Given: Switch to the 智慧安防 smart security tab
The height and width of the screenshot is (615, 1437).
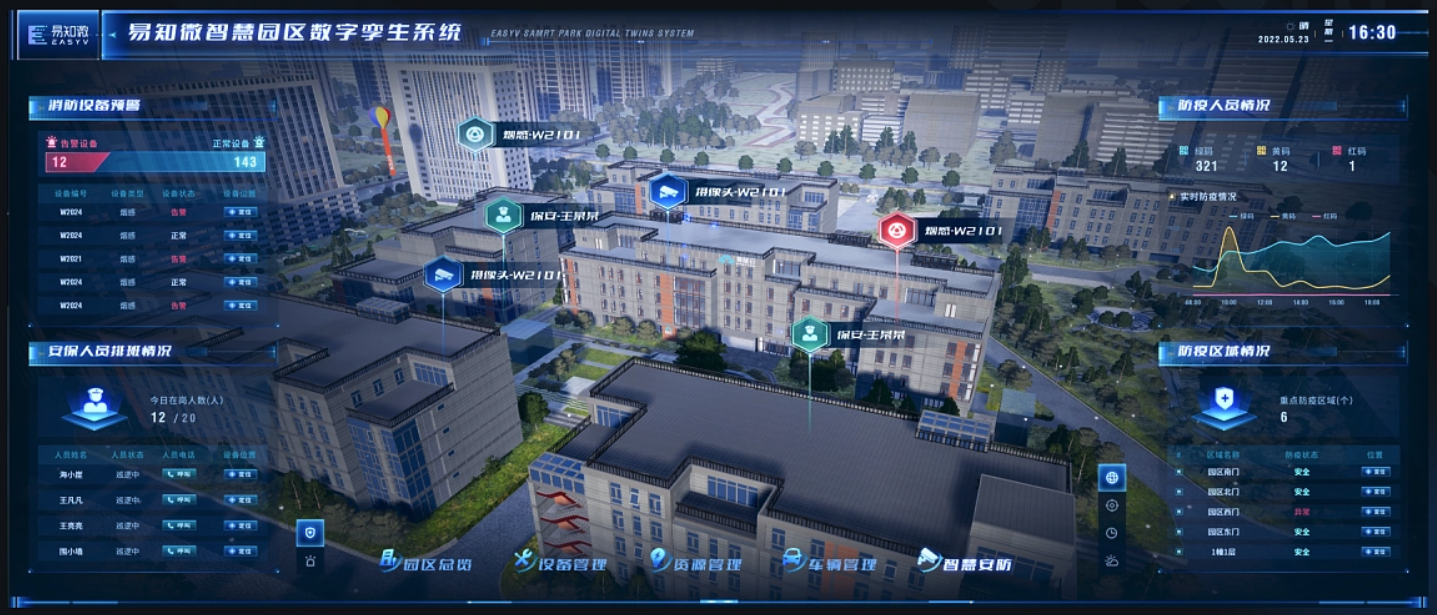Looking at the screenshot, I should 965,562.
